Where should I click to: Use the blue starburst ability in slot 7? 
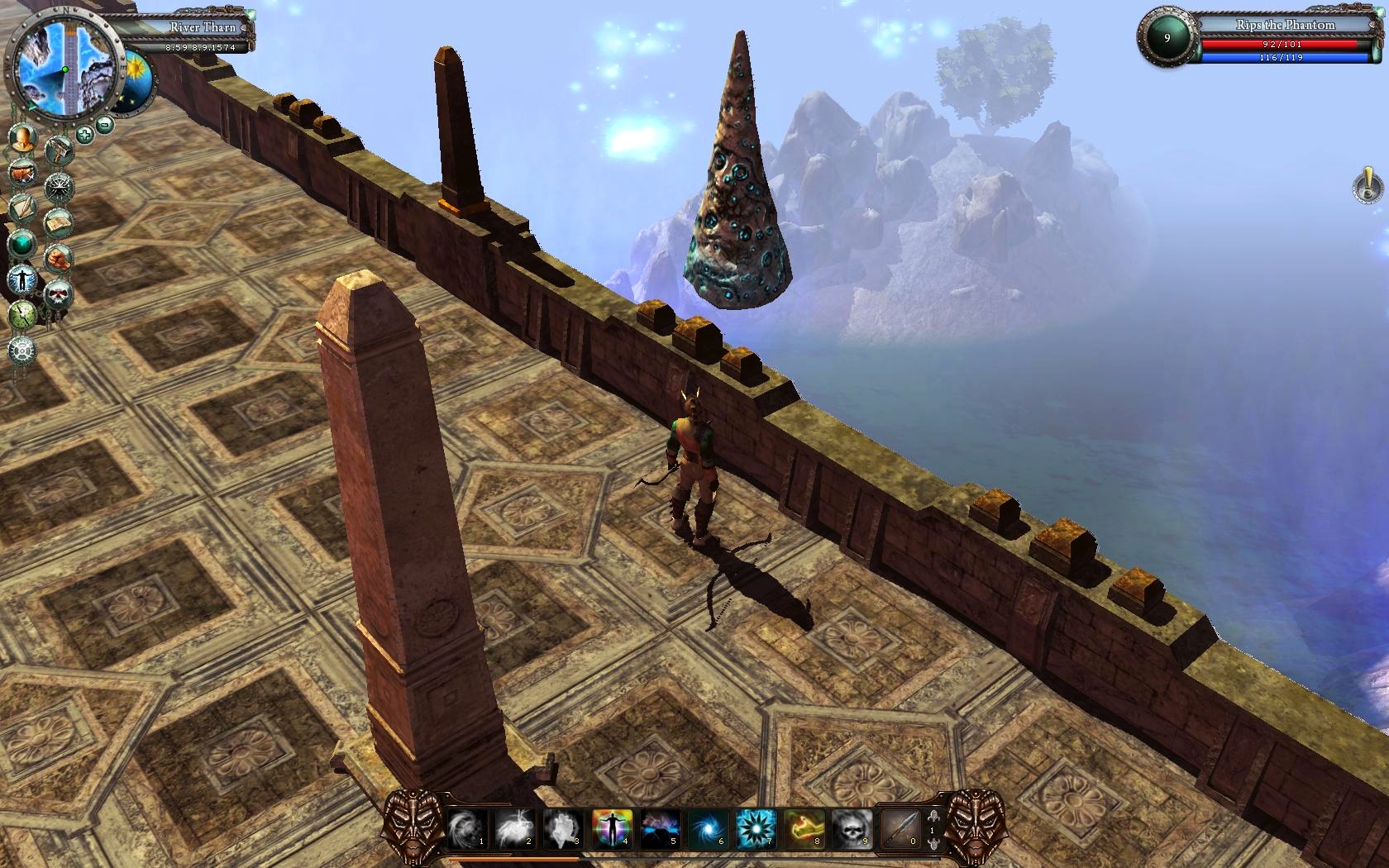pyautogui.click(x=756, y=827)
